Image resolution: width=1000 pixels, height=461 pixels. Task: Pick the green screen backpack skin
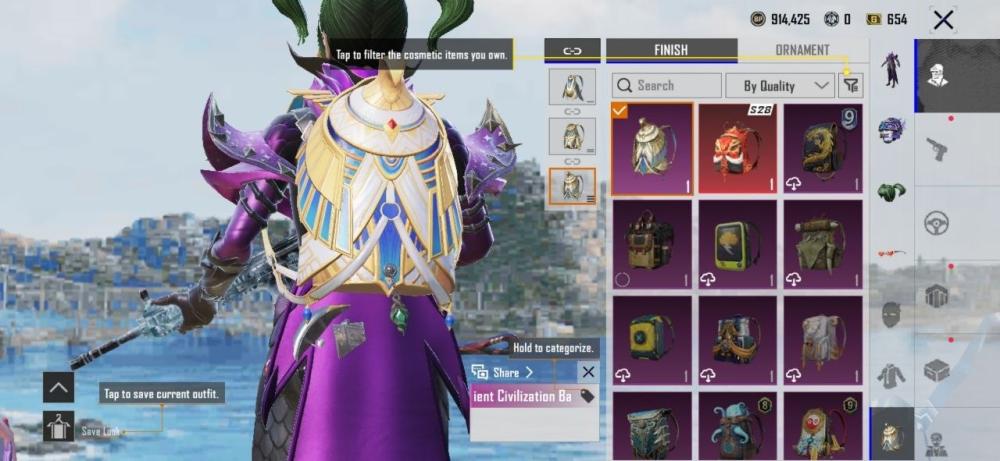pyautogui.click(x=737, y=244)
